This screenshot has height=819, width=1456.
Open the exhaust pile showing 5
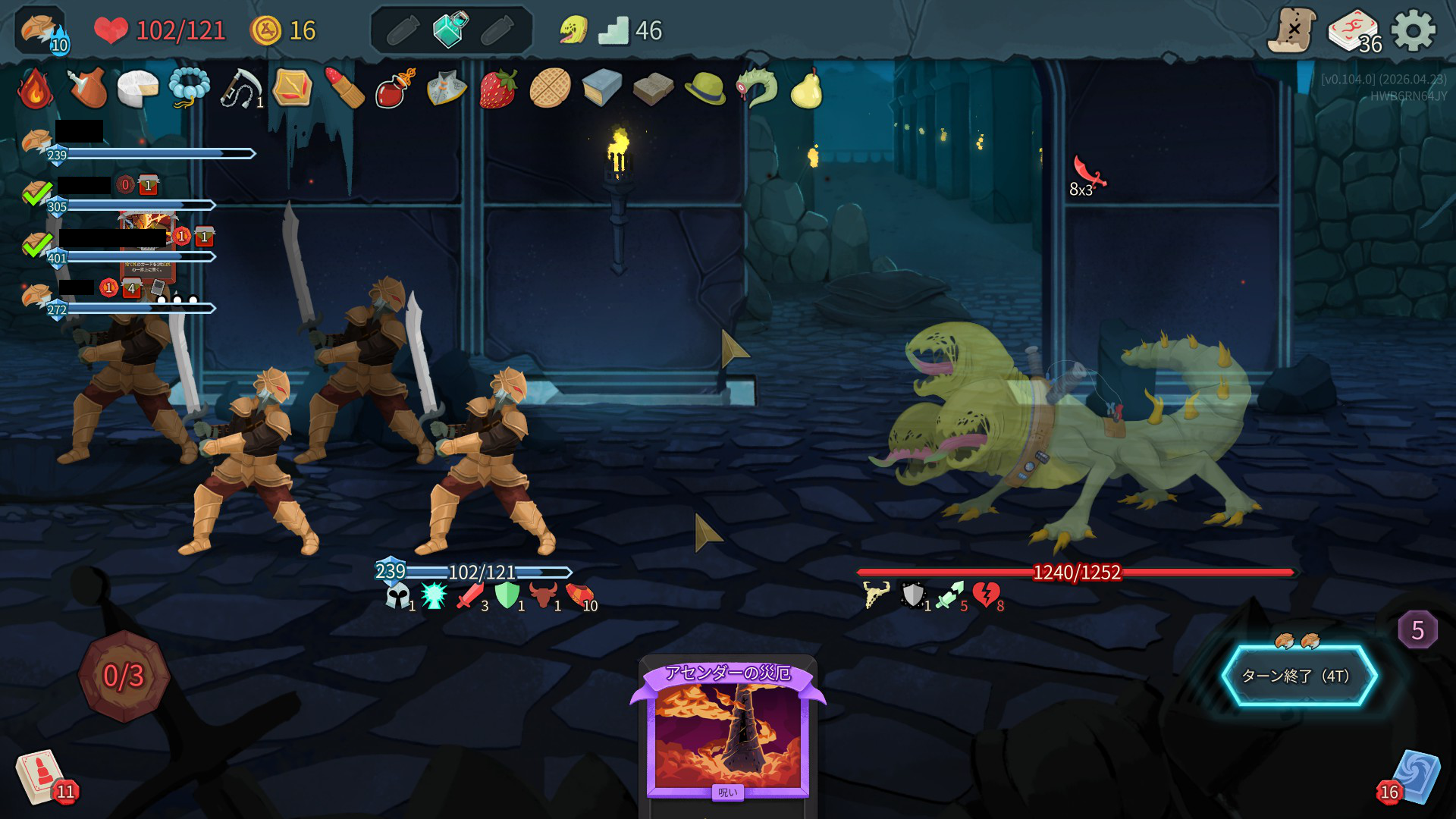tap(1417, 630)
